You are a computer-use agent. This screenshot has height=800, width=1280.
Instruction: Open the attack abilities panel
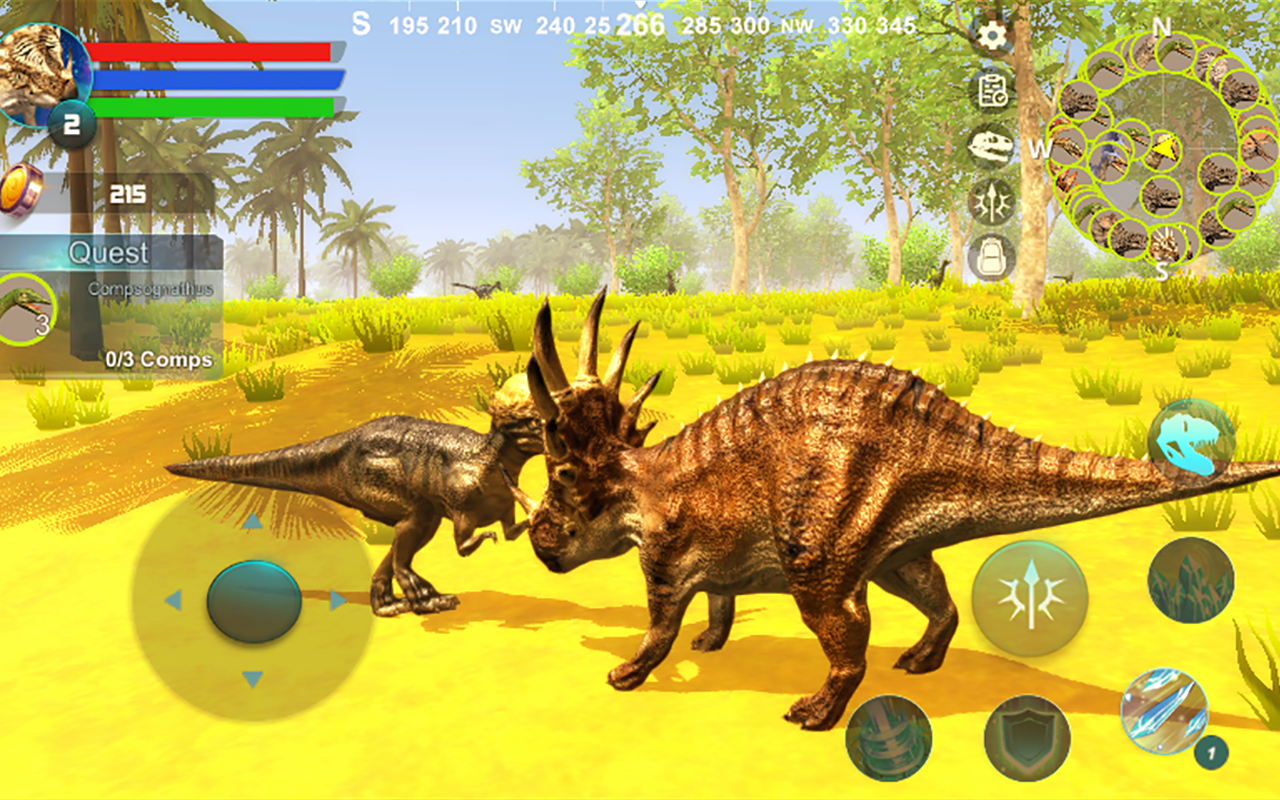(x=990, y=202)
